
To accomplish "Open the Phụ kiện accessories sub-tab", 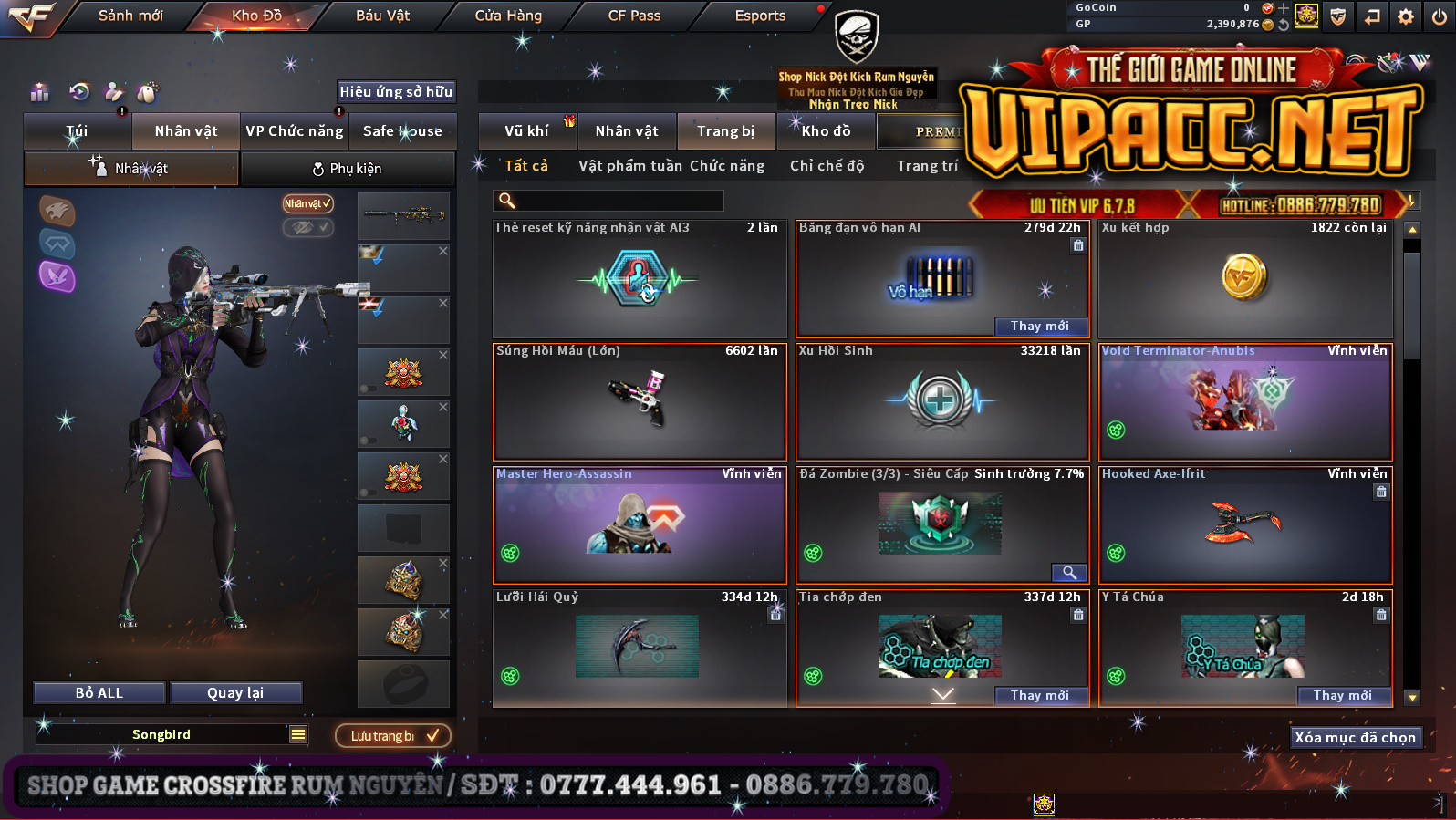I will pyautogui.click(x=347, y=169).
